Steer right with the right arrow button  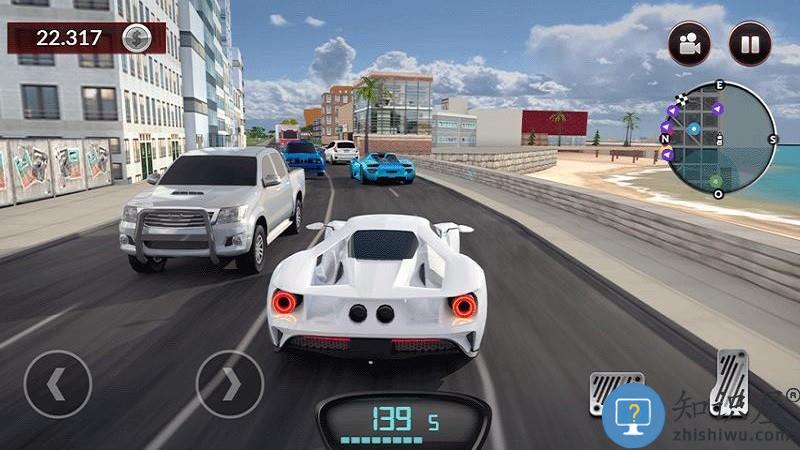pyautogui.click(x=229, y=383)
